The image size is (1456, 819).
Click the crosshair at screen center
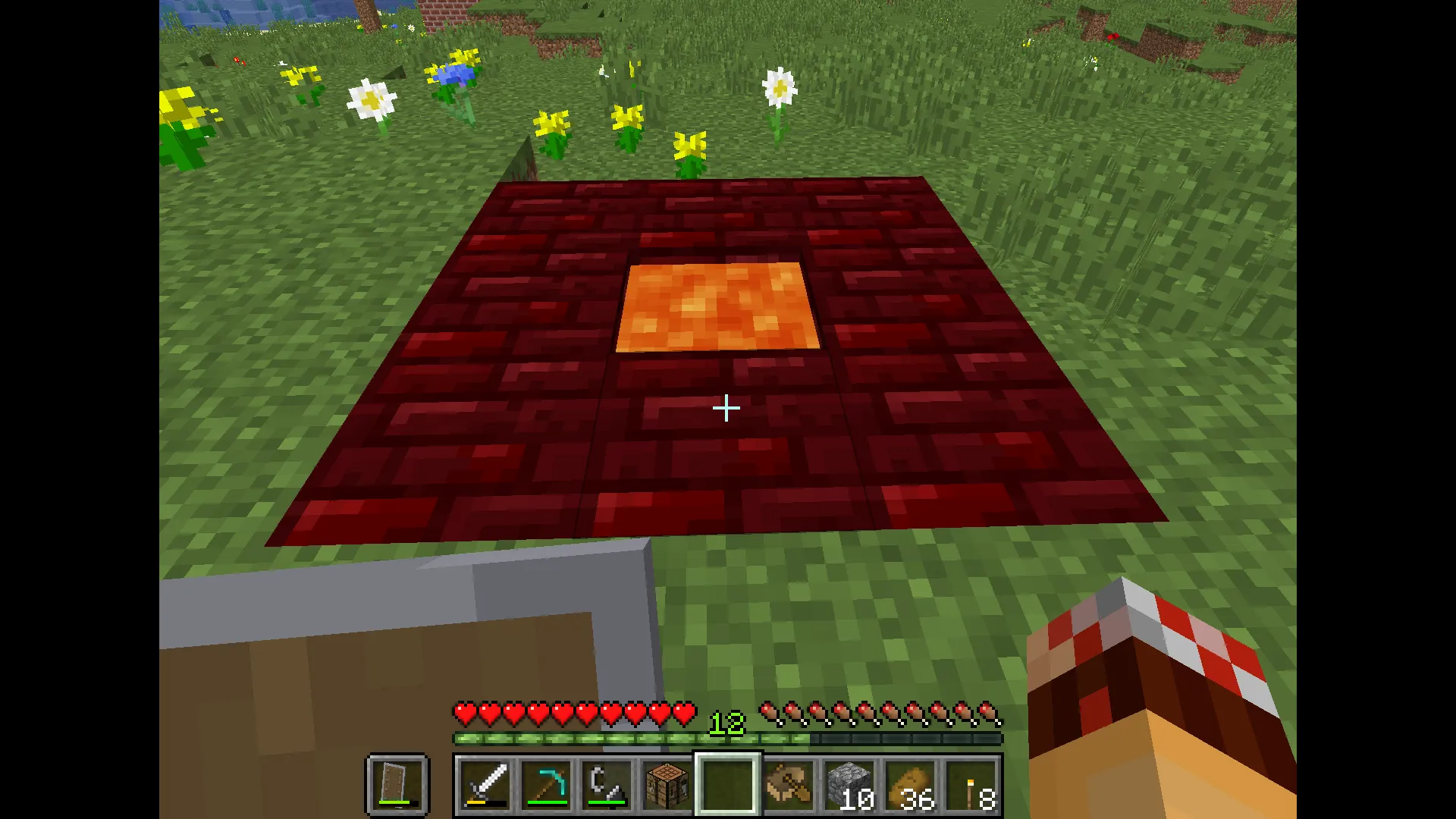(x=726, y=409)
